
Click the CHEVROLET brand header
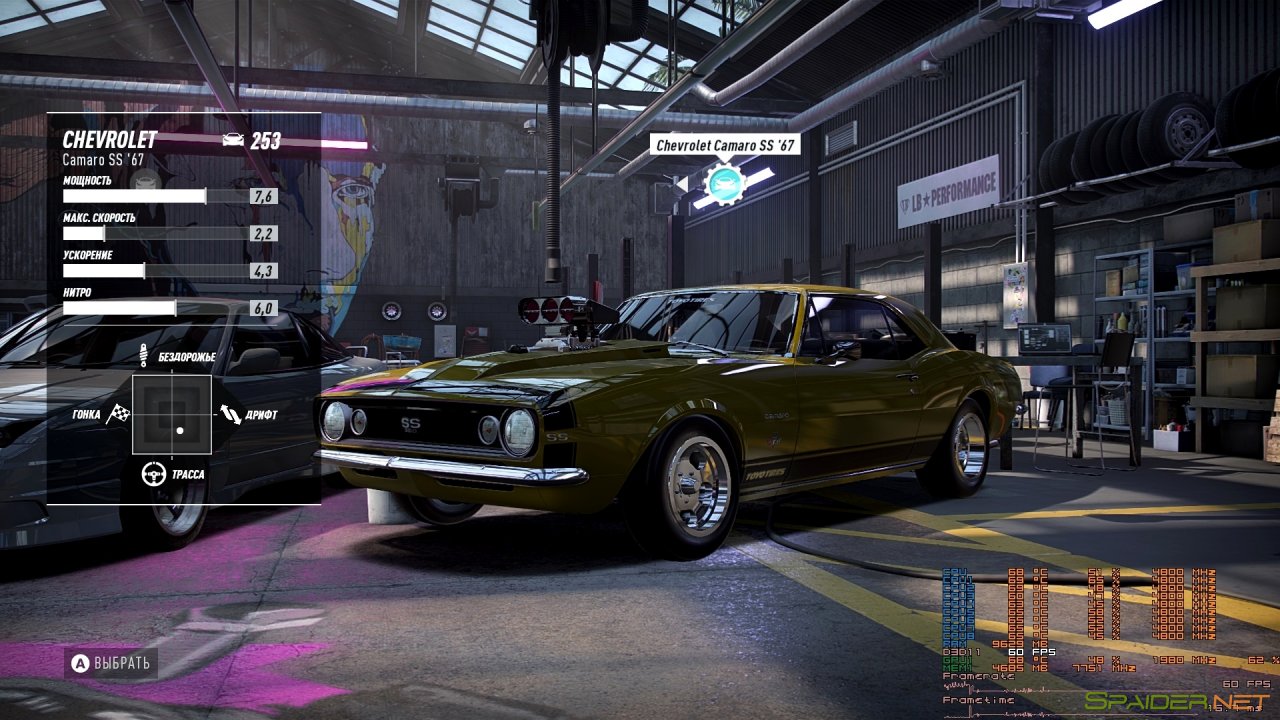pos(110,141)
